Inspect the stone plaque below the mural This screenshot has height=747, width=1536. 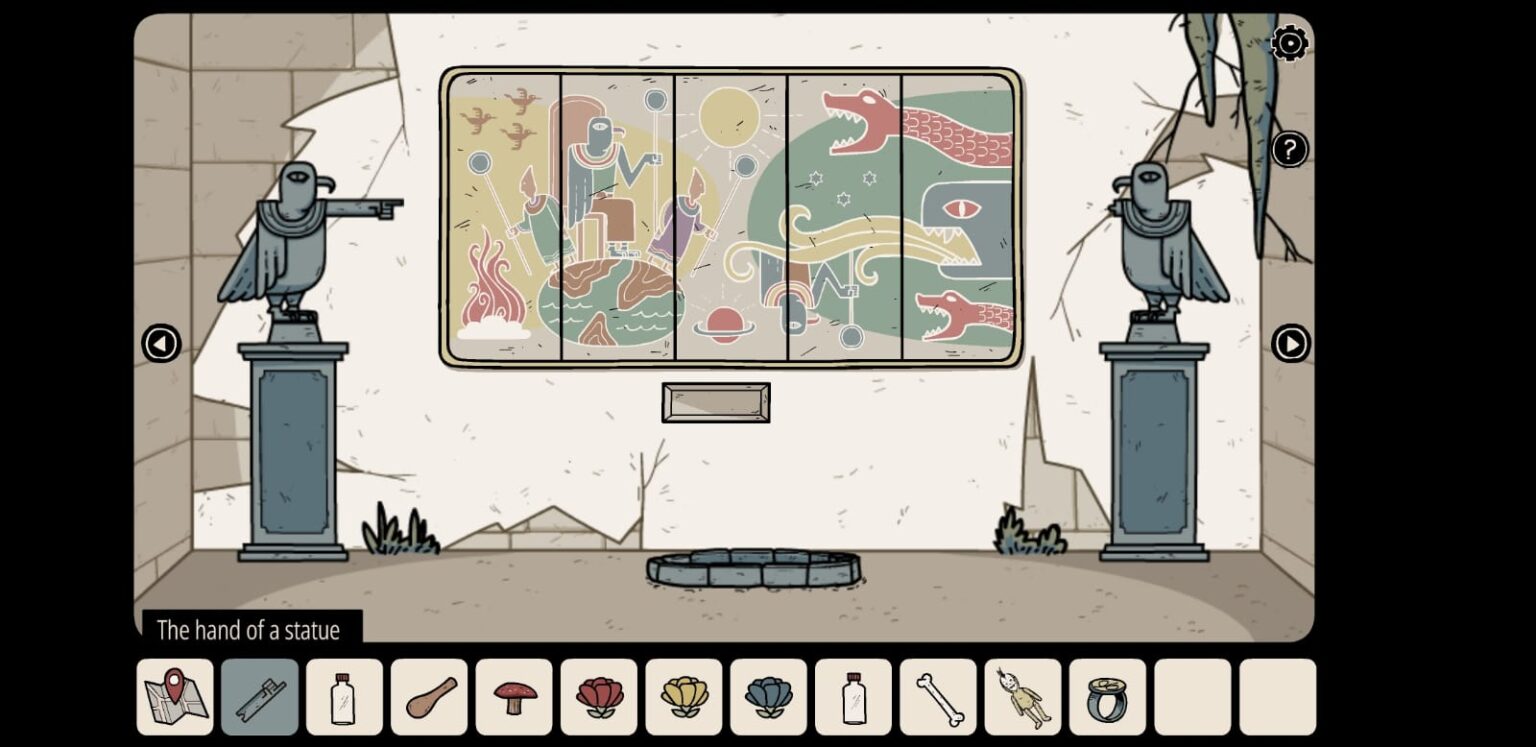[x=716, y=401]
